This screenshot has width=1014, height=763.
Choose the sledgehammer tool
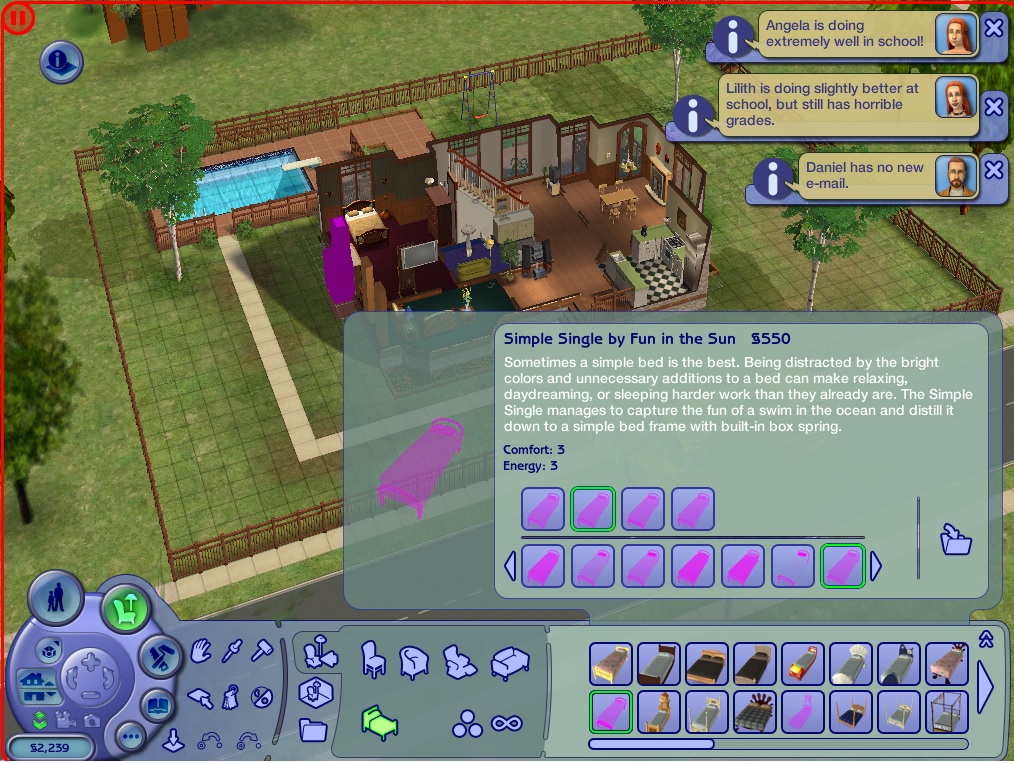click(x=262, y=652)
